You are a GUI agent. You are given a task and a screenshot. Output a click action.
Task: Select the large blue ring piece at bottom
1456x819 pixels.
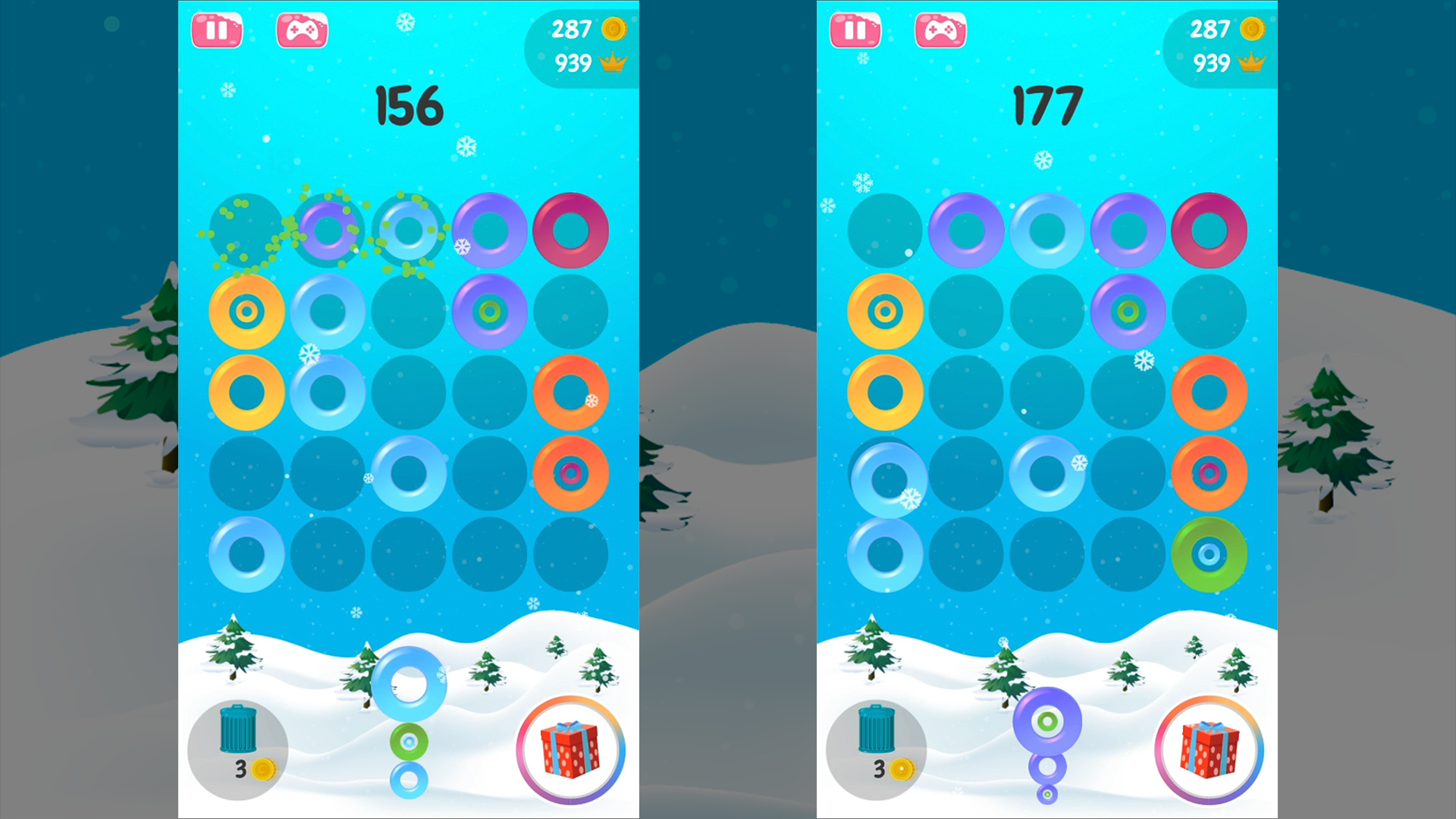point(409,685)
